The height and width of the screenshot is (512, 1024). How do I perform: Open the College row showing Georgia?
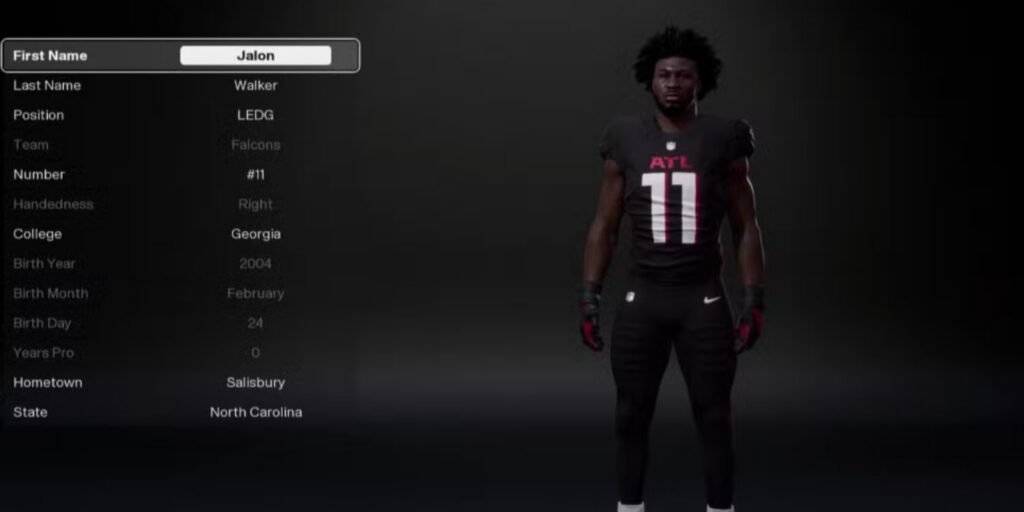[180, 234]
